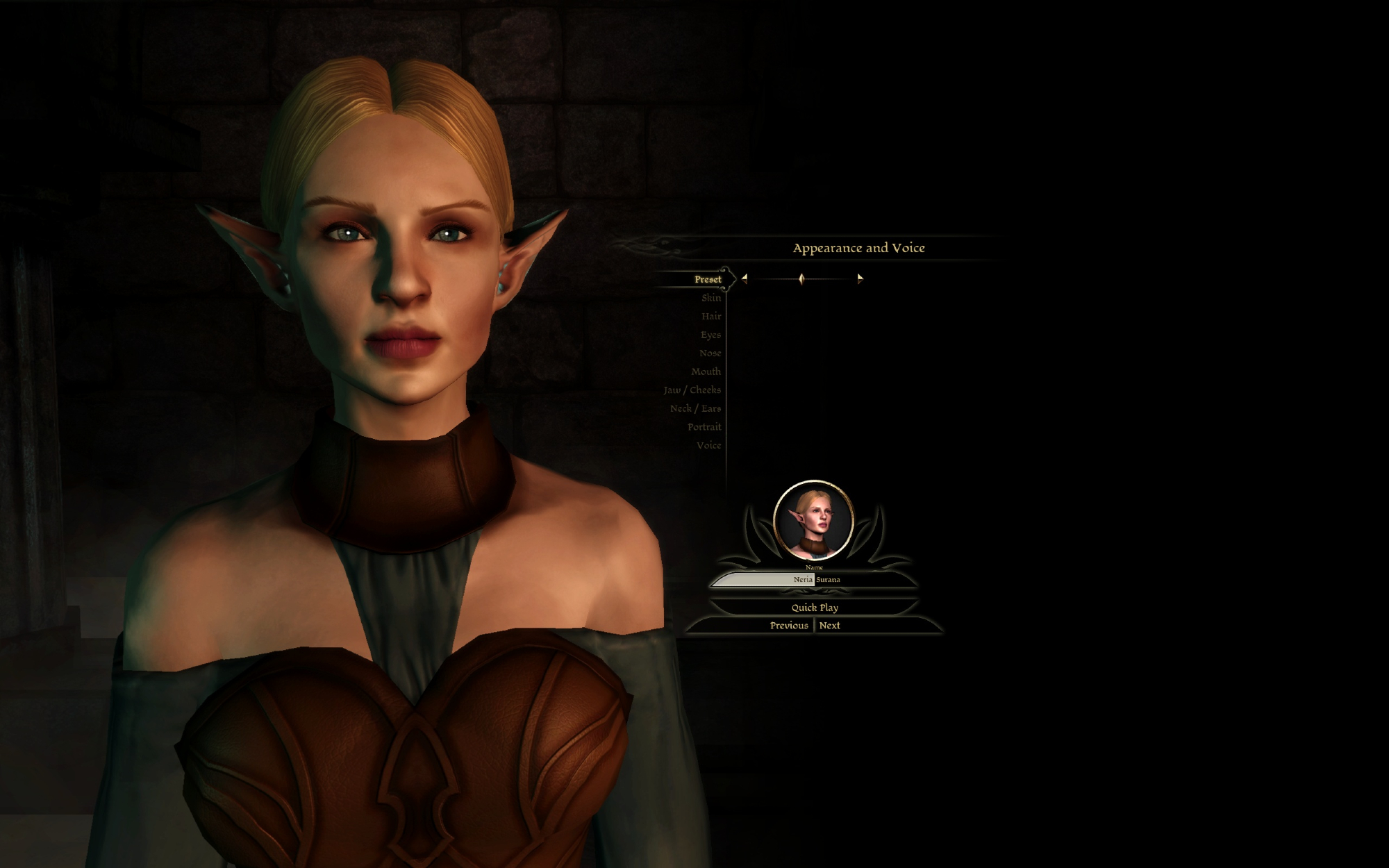The height and width of the screenshot is (868, 1389).
Task: Switch to Hair customization
Action: click(x=710, y=317)
